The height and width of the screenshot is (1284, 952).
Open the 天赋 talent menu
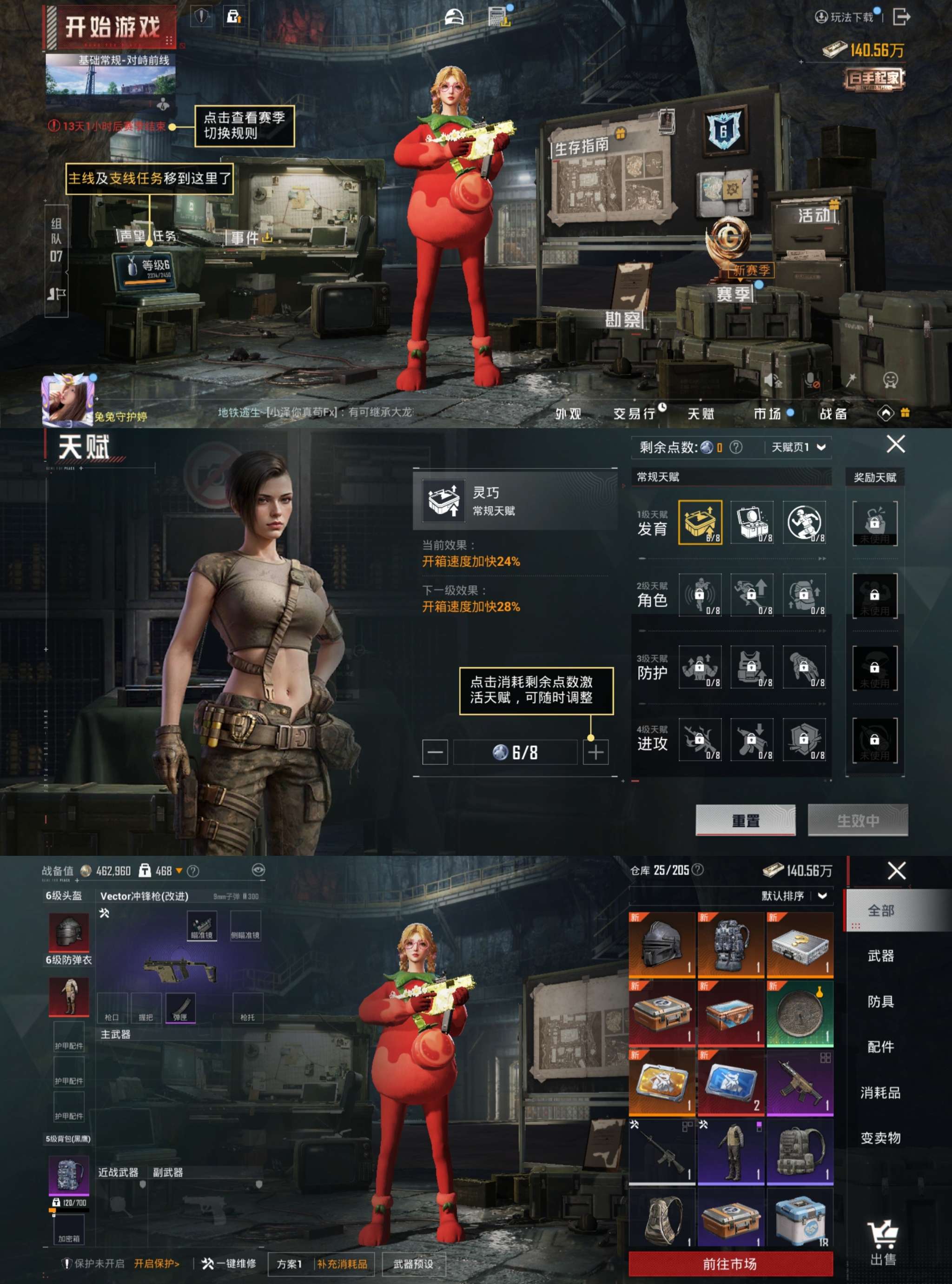700,414
